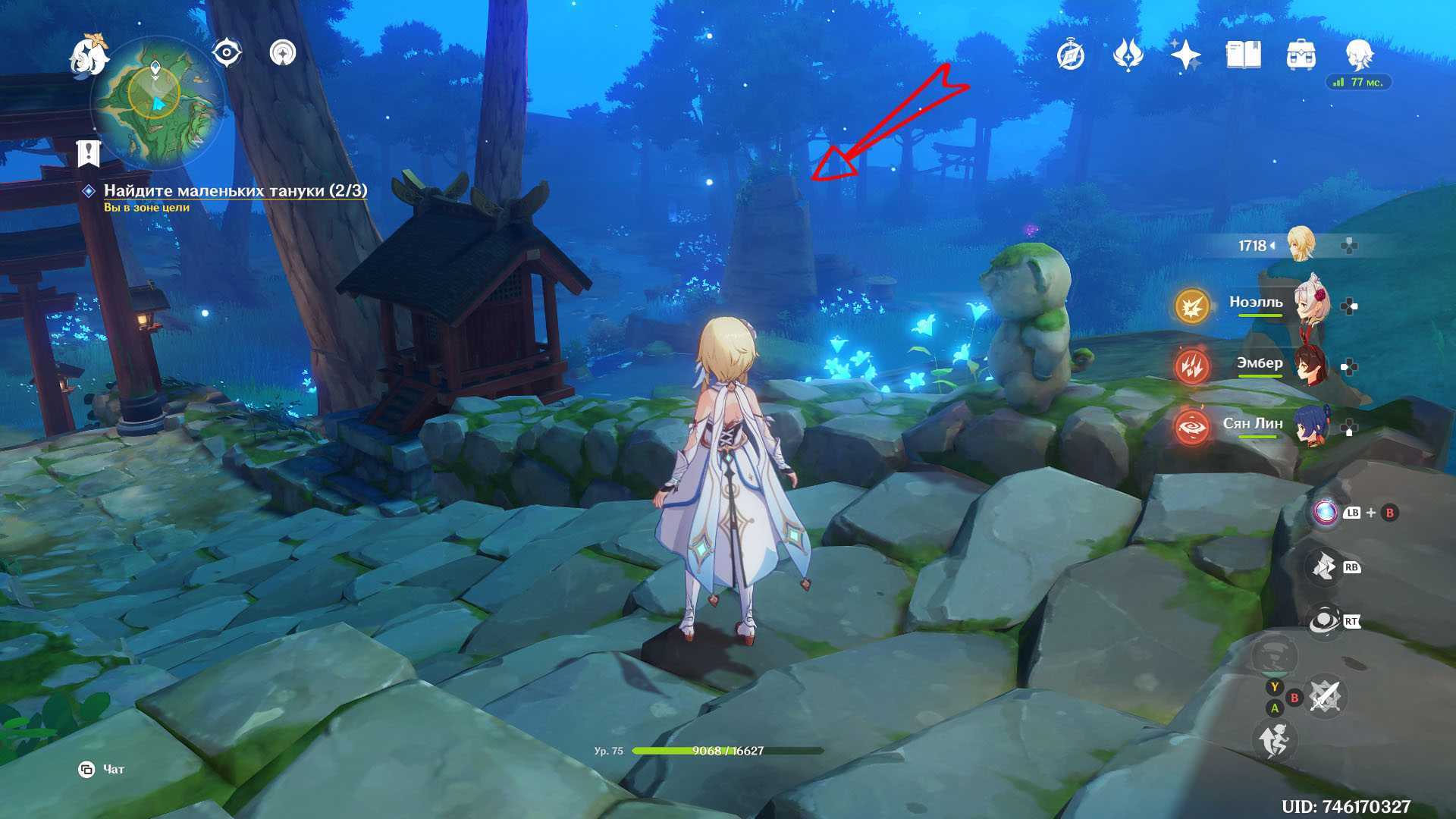1456x819 pixels.
Task: Open the gauge icon beside the minimap
Action: point(284,54)
